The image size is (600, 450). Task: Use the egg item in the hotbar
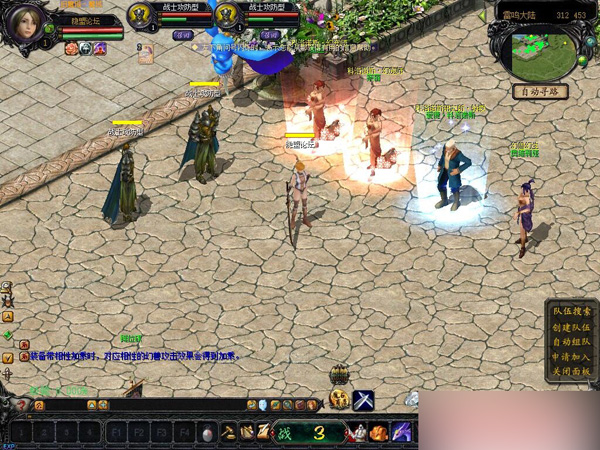(208, 433)
